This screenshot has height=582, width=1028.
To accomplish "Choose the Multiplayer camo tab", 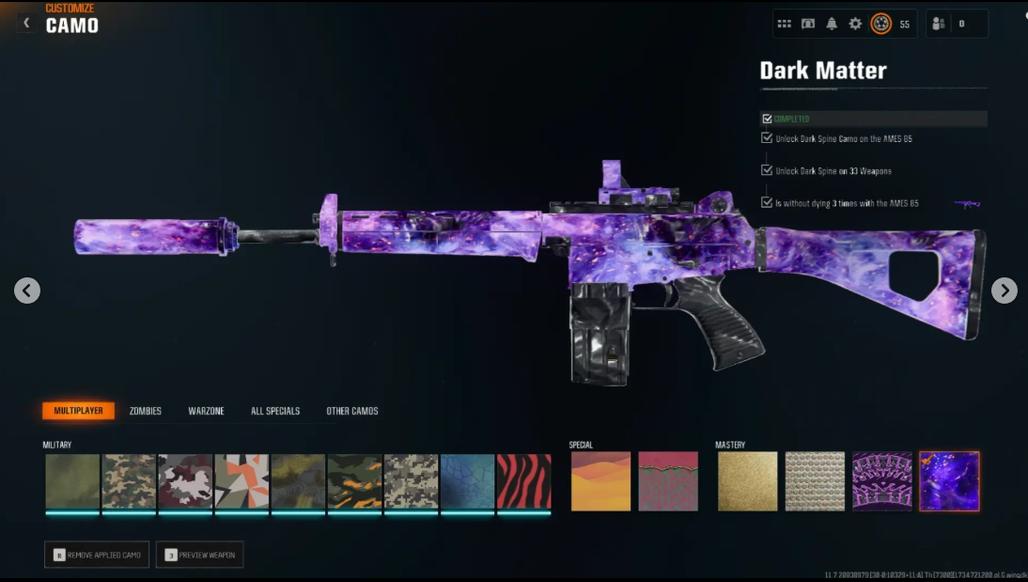I will [78, 411].
